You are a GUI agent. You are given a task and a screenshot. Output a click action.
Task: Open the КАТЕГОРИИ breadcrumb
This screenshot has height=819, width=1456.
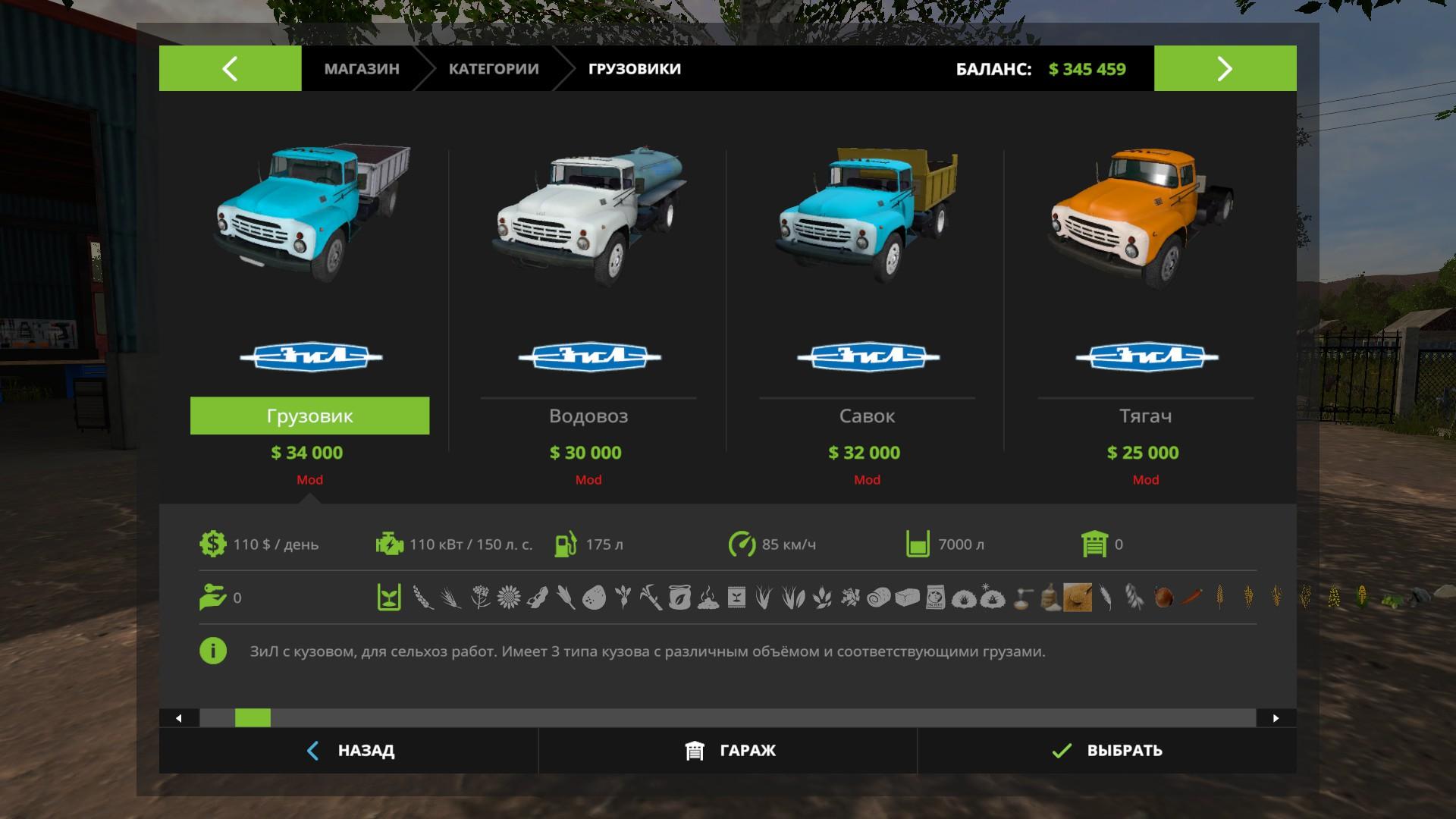pyautogui.click(x=494, y=69)
